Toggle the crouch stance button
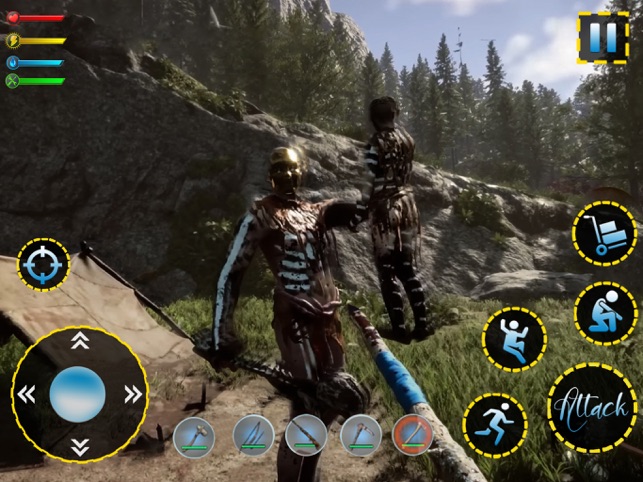The image size is (643, 482). (x=605, y=313)
